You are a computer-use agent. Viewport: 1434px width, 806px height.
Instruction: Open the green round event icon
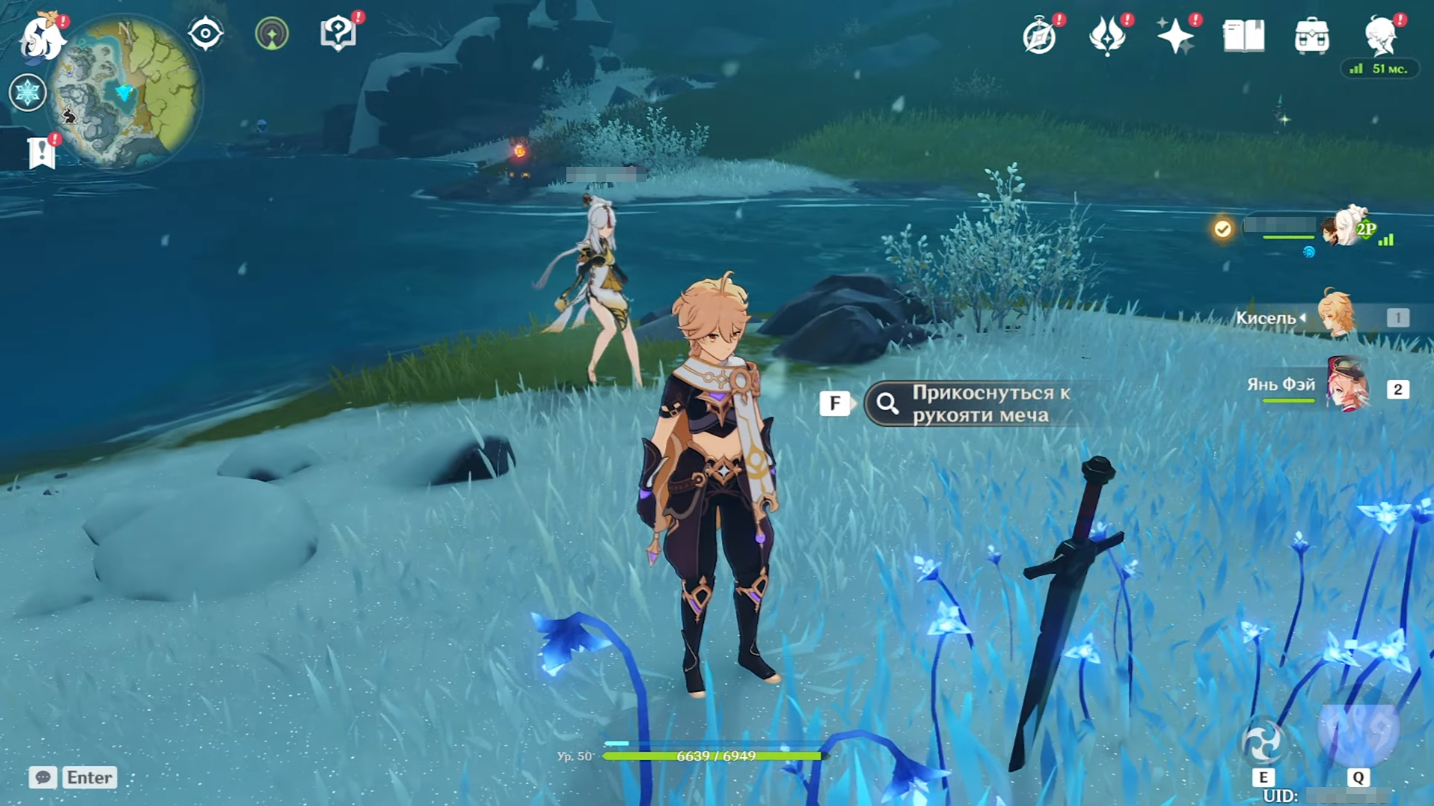click(272, 34)
